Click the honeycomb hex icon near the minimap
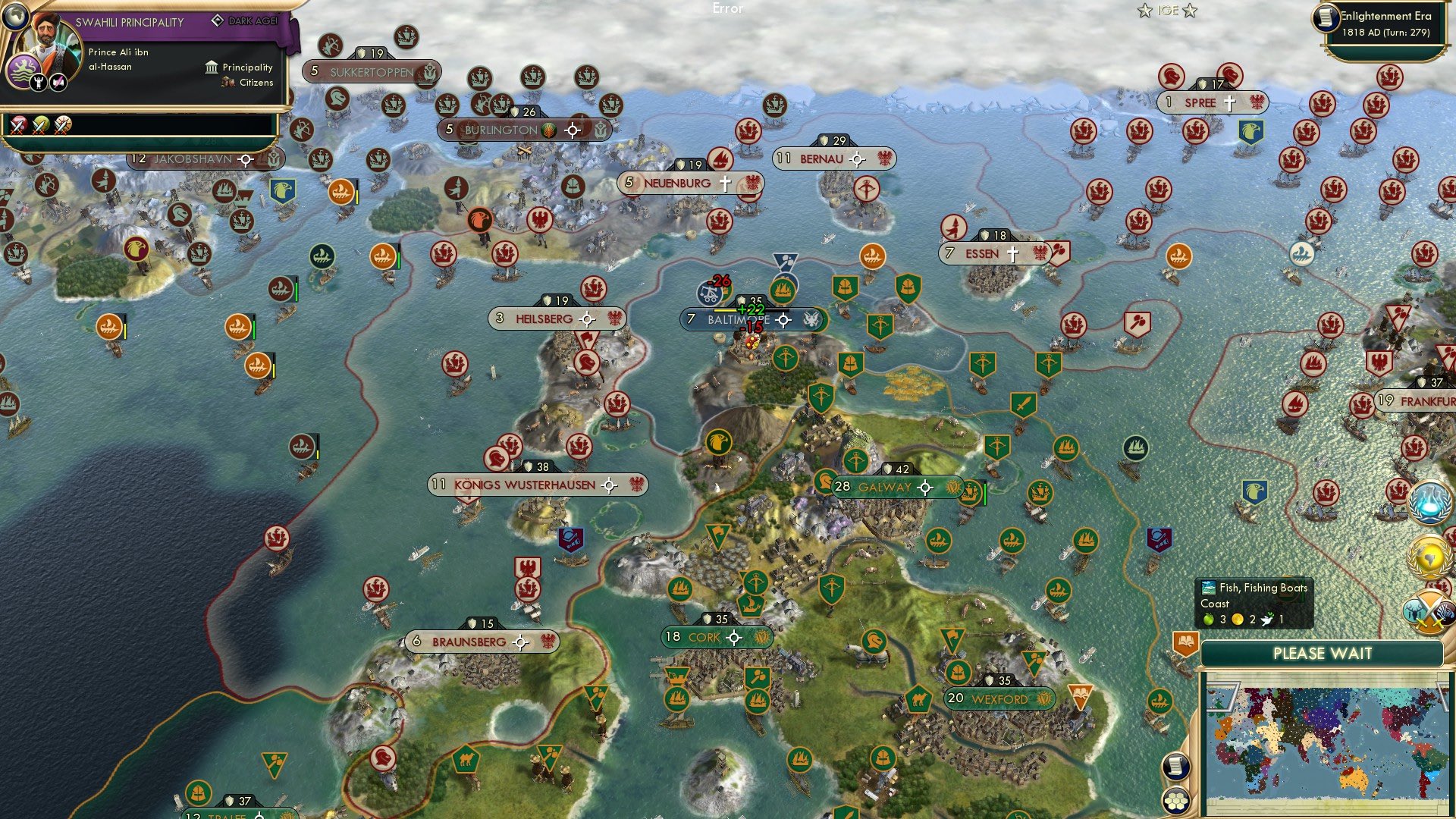Screen dimensions: 1456x819 (x=1175, y=800)
